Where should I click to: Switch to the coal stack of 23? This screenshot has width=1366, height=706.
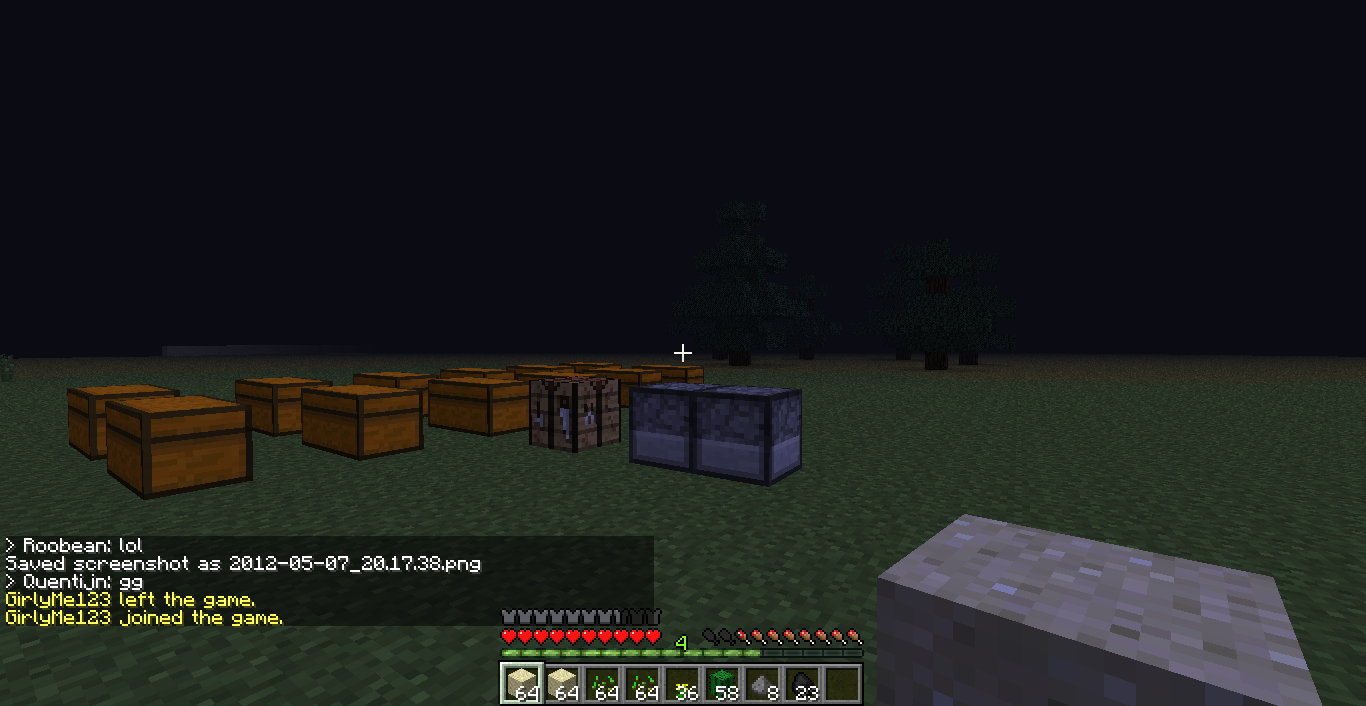point(801,684)
